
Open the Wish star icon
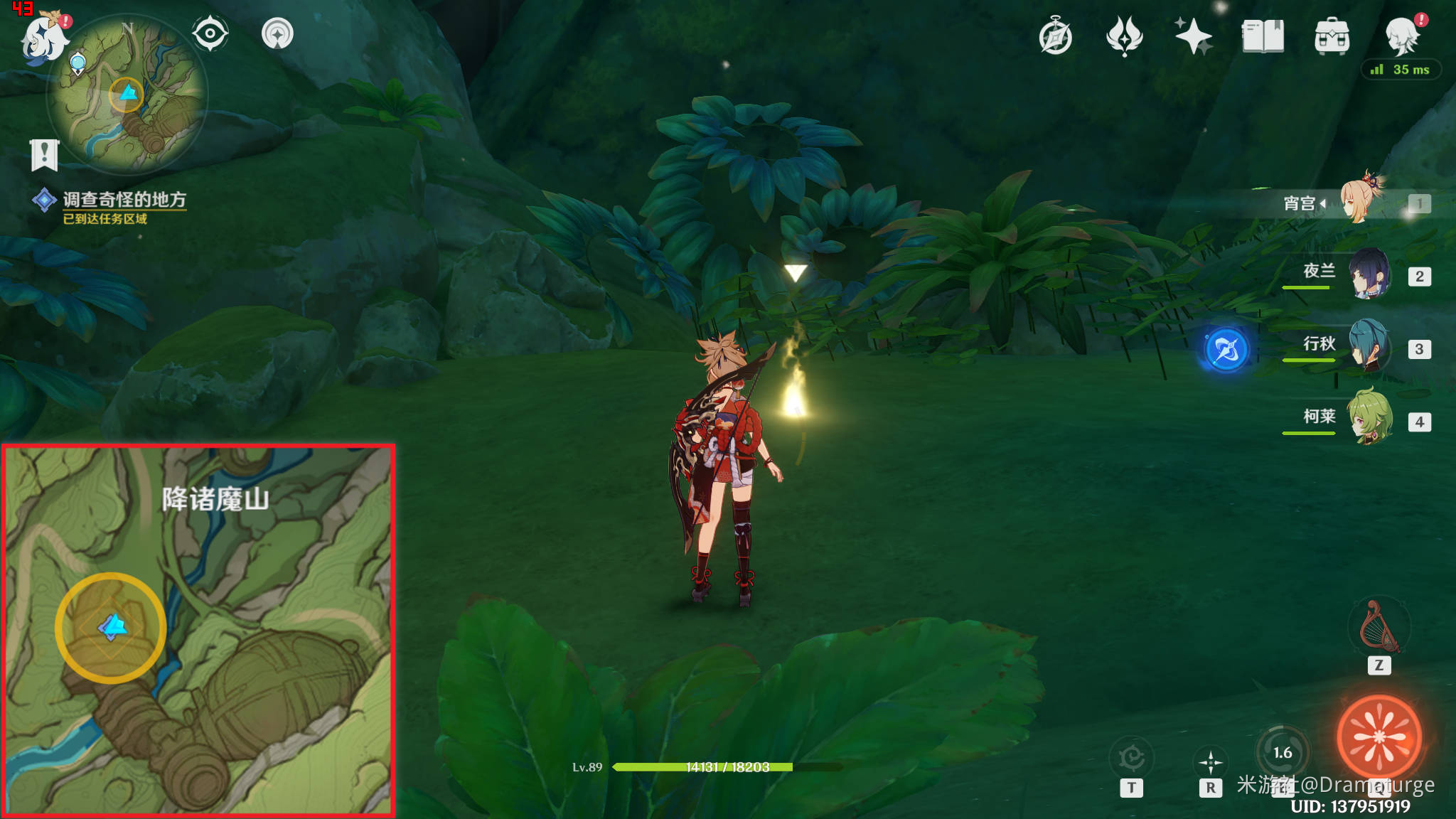point(1193,37)
